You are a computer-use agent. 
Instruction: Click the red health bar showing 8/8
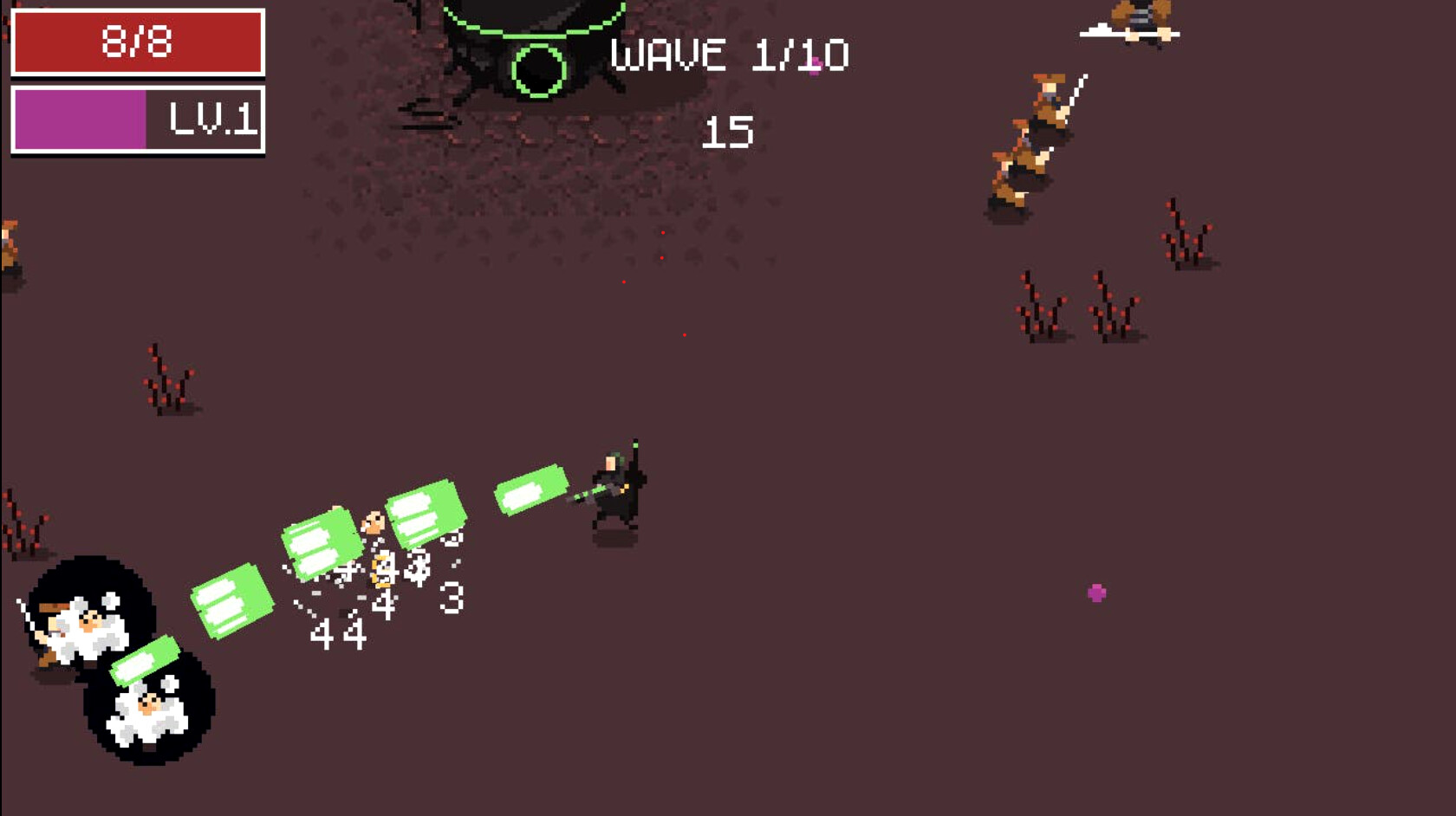tap(137, 39)
